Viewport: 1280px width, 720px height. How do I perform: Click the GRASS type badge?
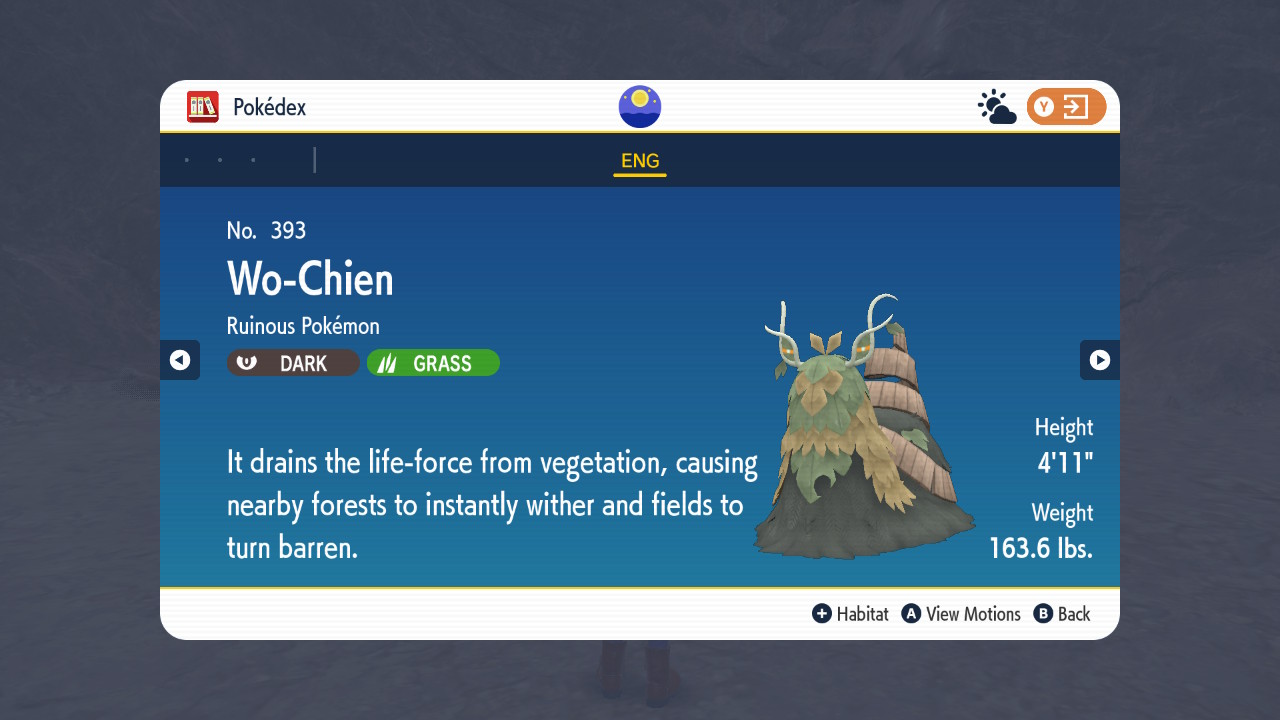(433, 363)
